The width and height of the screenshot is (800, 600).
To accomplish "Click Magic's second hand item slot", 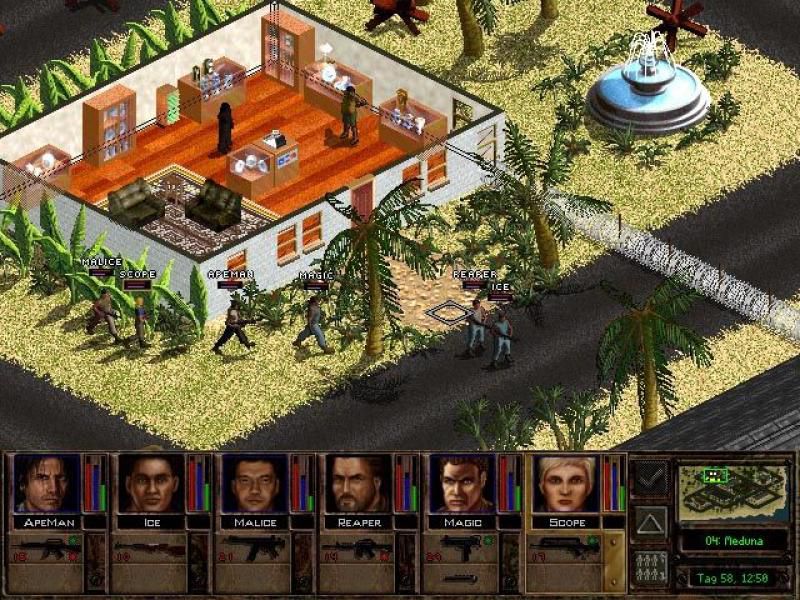I will pyautogui.click(x=461, y=578).
